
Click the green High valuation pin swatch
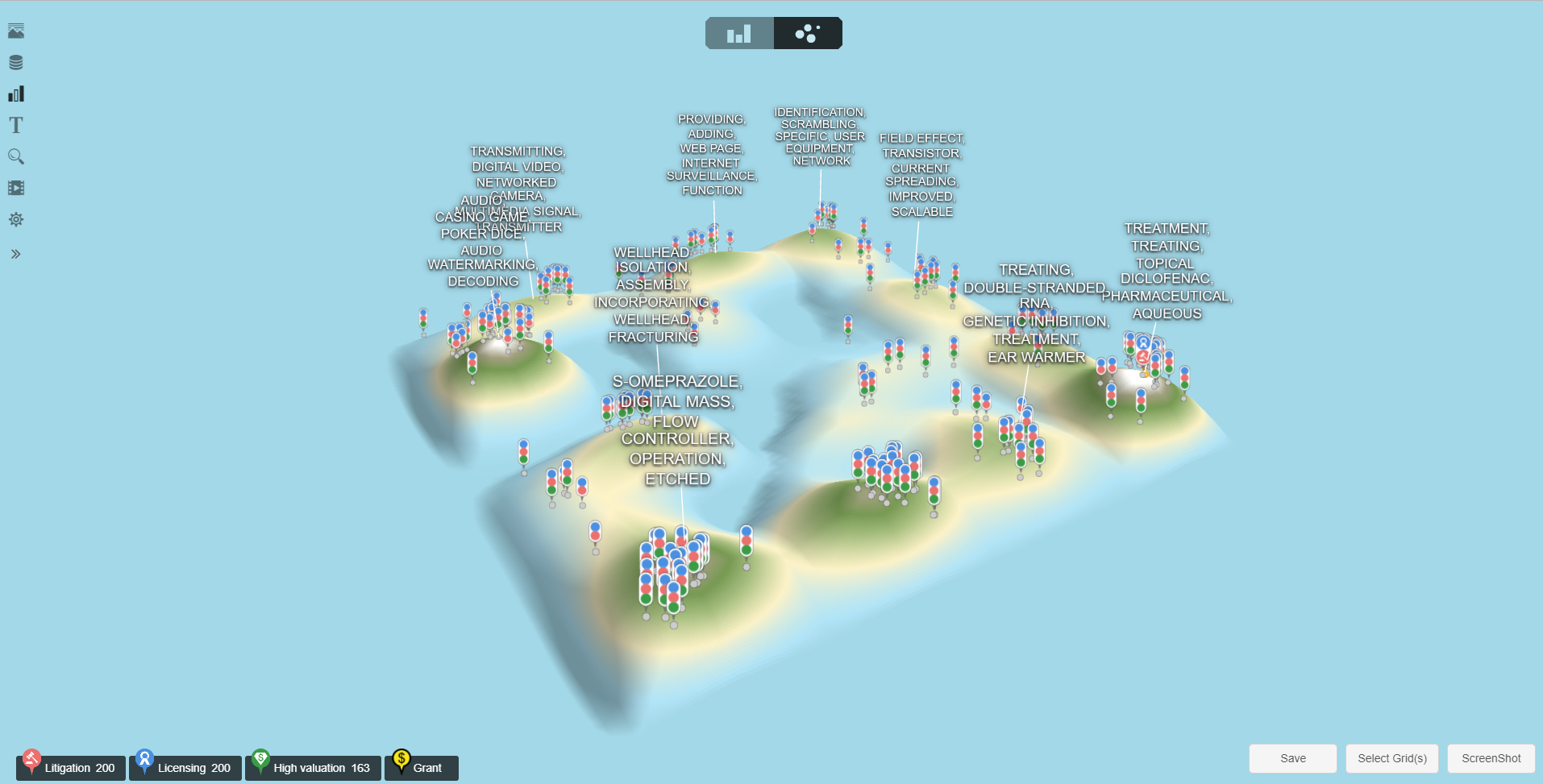(x=260, y=758)
